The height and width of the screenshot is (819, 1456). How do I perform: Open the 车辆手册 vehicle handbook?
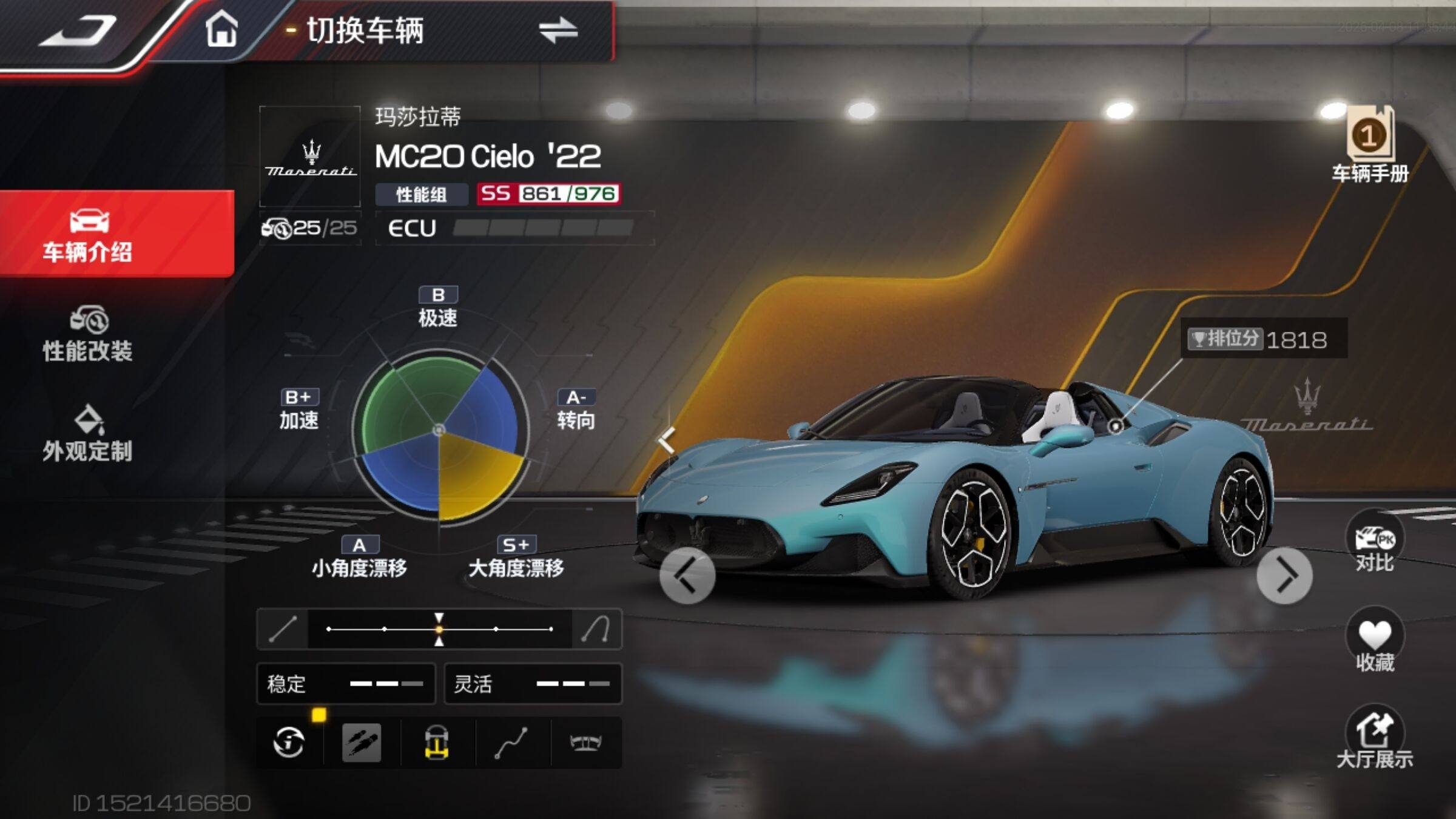[1370, 144]
